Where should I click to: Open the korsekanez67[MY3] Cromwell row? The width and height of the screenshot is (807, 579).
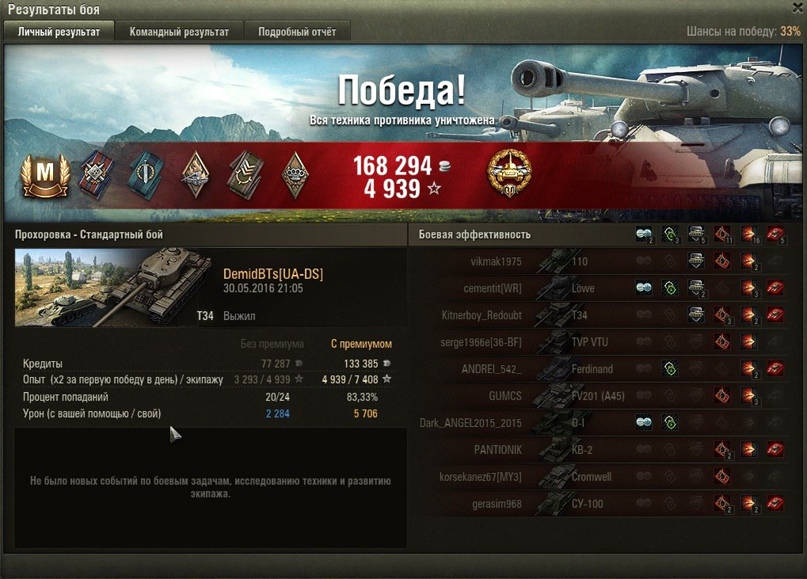click(600, 477)
